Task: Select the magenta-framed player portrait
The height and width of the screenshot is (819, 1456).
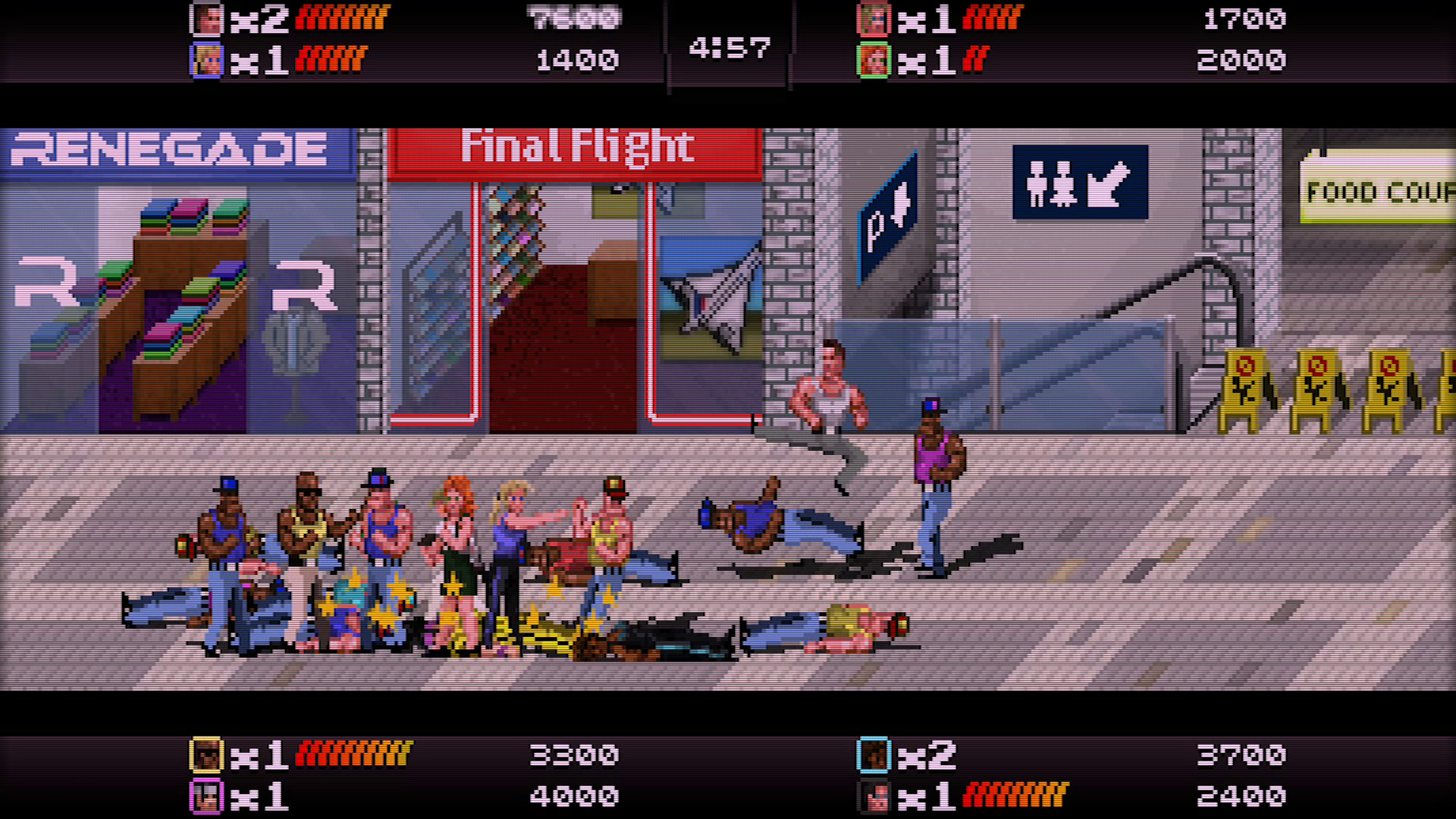Action: 206,796
